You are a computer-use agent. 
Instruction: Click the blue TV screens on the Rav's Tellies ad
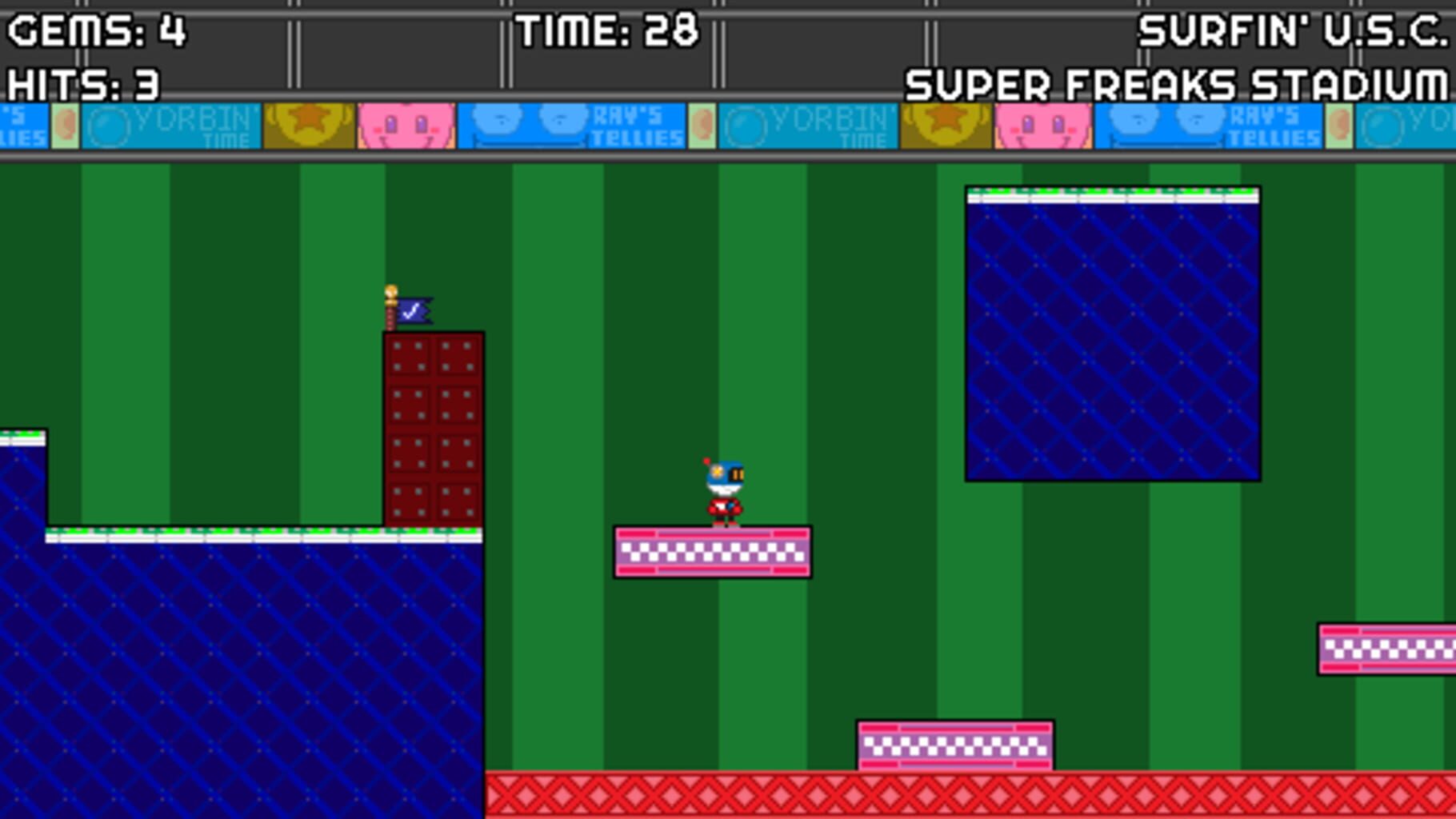pyautogui.click(x=528, y=124)
